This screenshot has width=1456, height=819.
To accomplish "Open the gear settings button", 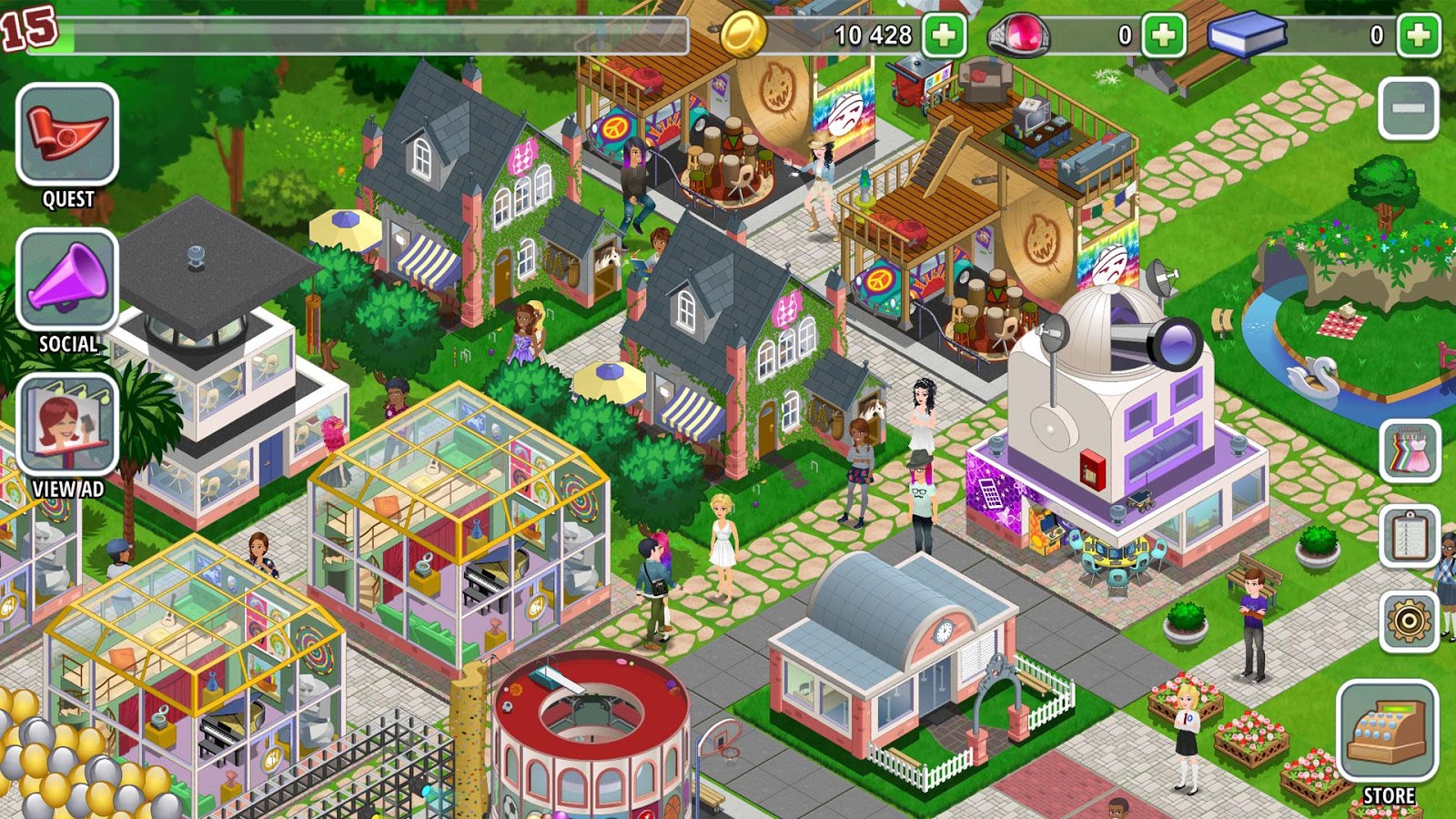I will point(1409,622).
